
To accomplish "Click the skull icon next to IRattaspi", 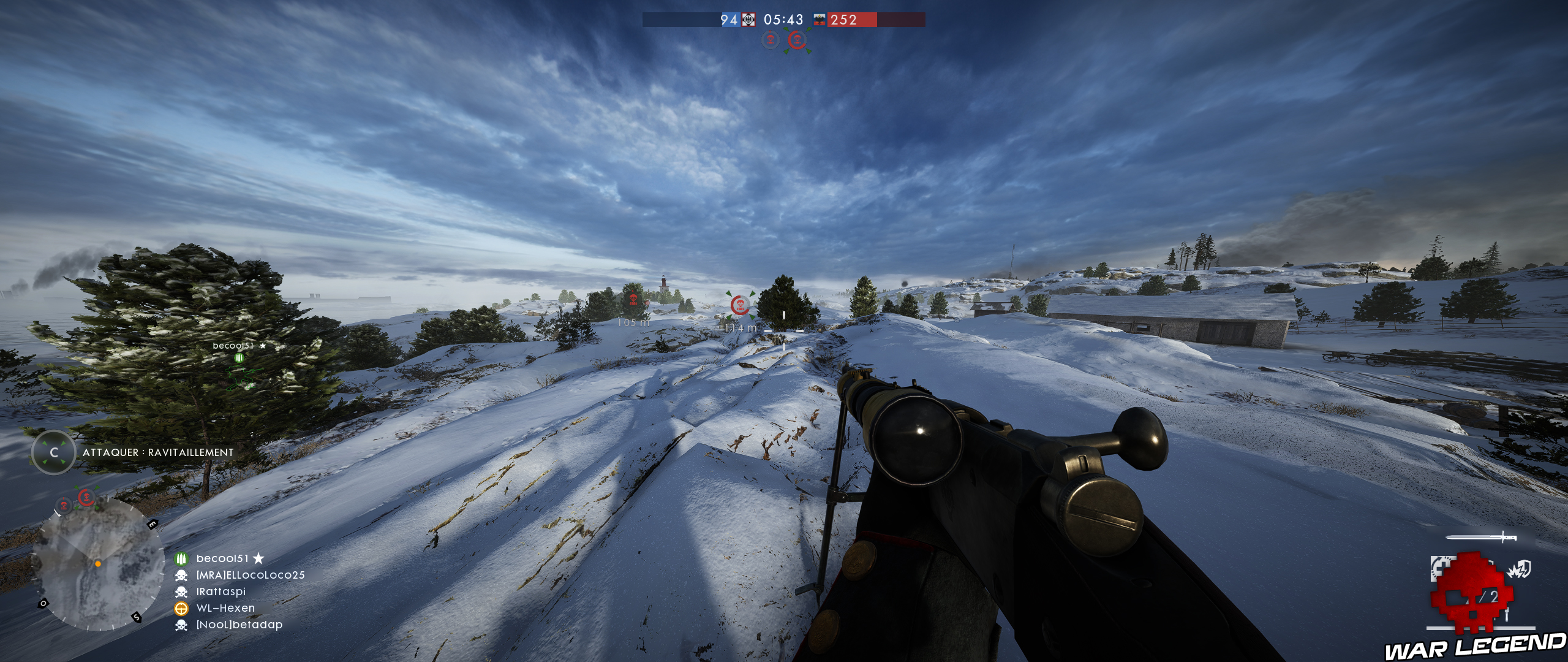I will click(181, 592).
